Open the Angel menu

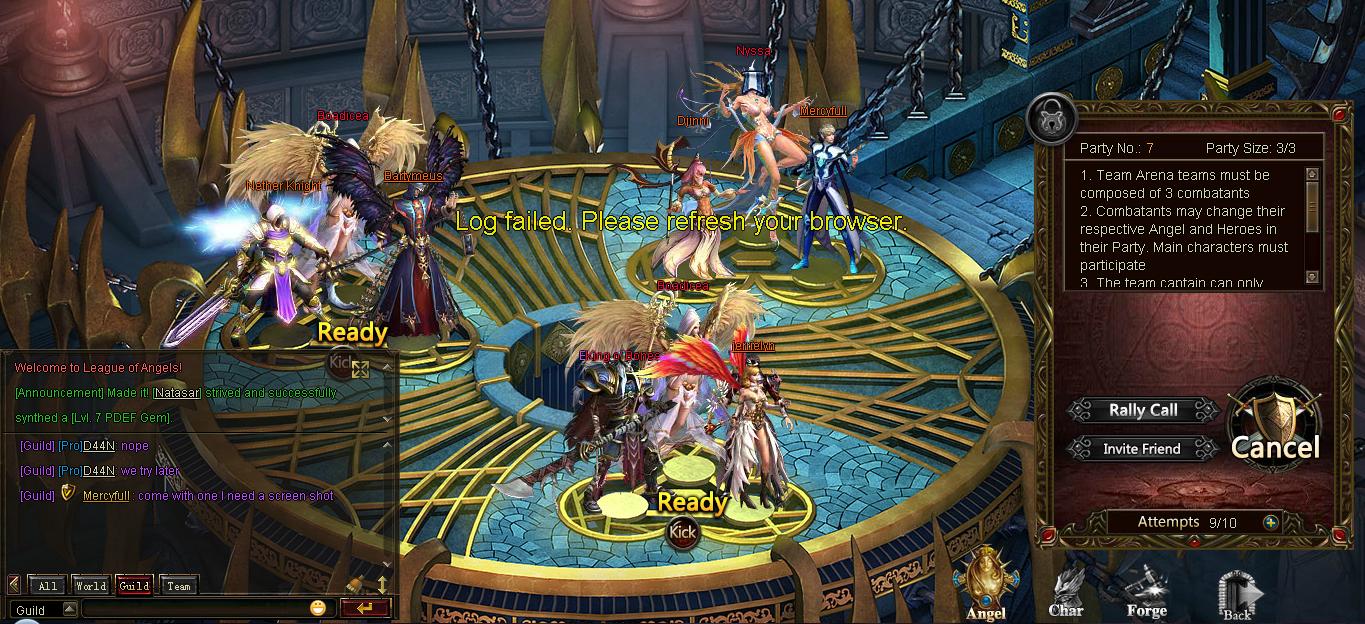(985, 587)
